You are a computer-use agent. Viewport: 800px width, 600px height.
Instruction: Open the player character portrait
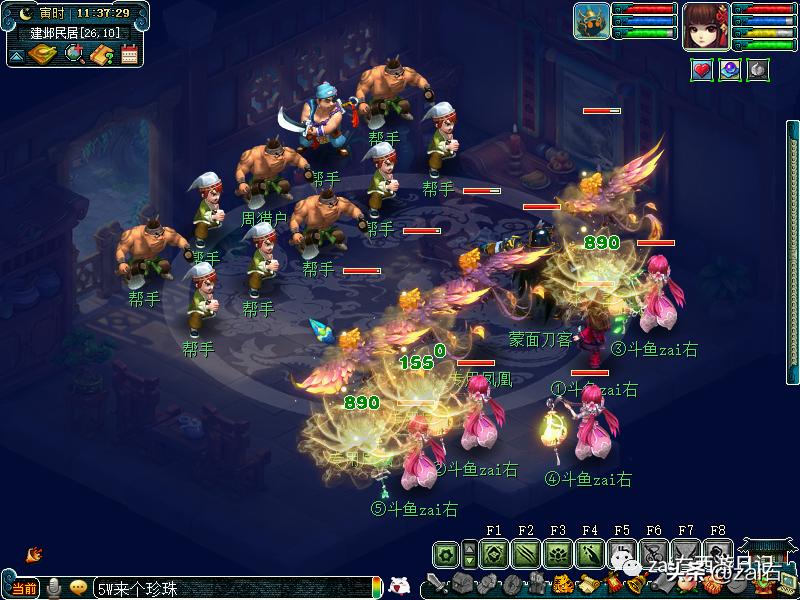point(706,26)
